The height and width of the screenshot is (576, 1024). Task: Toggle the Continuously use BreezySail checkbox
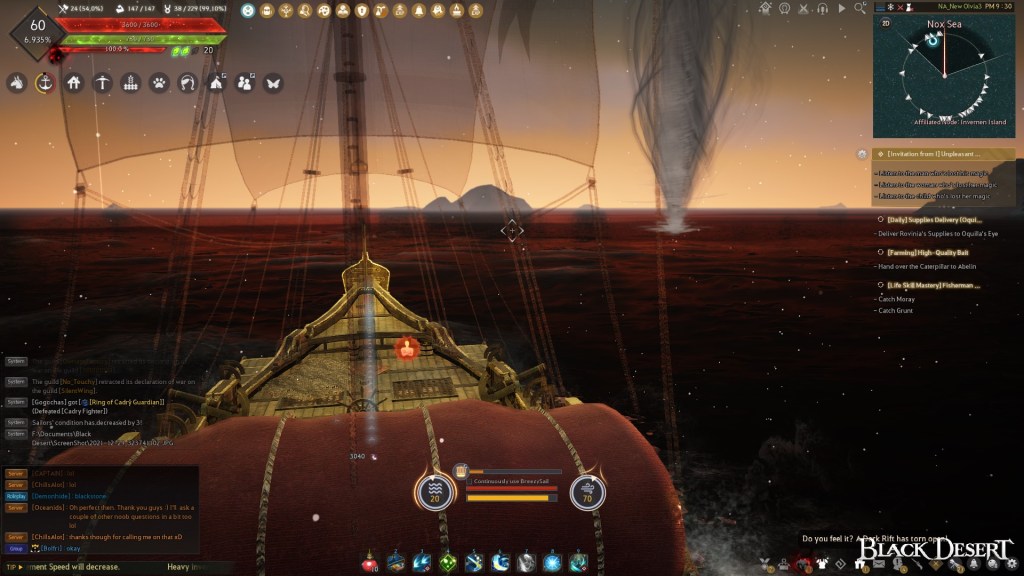(469, 481)
